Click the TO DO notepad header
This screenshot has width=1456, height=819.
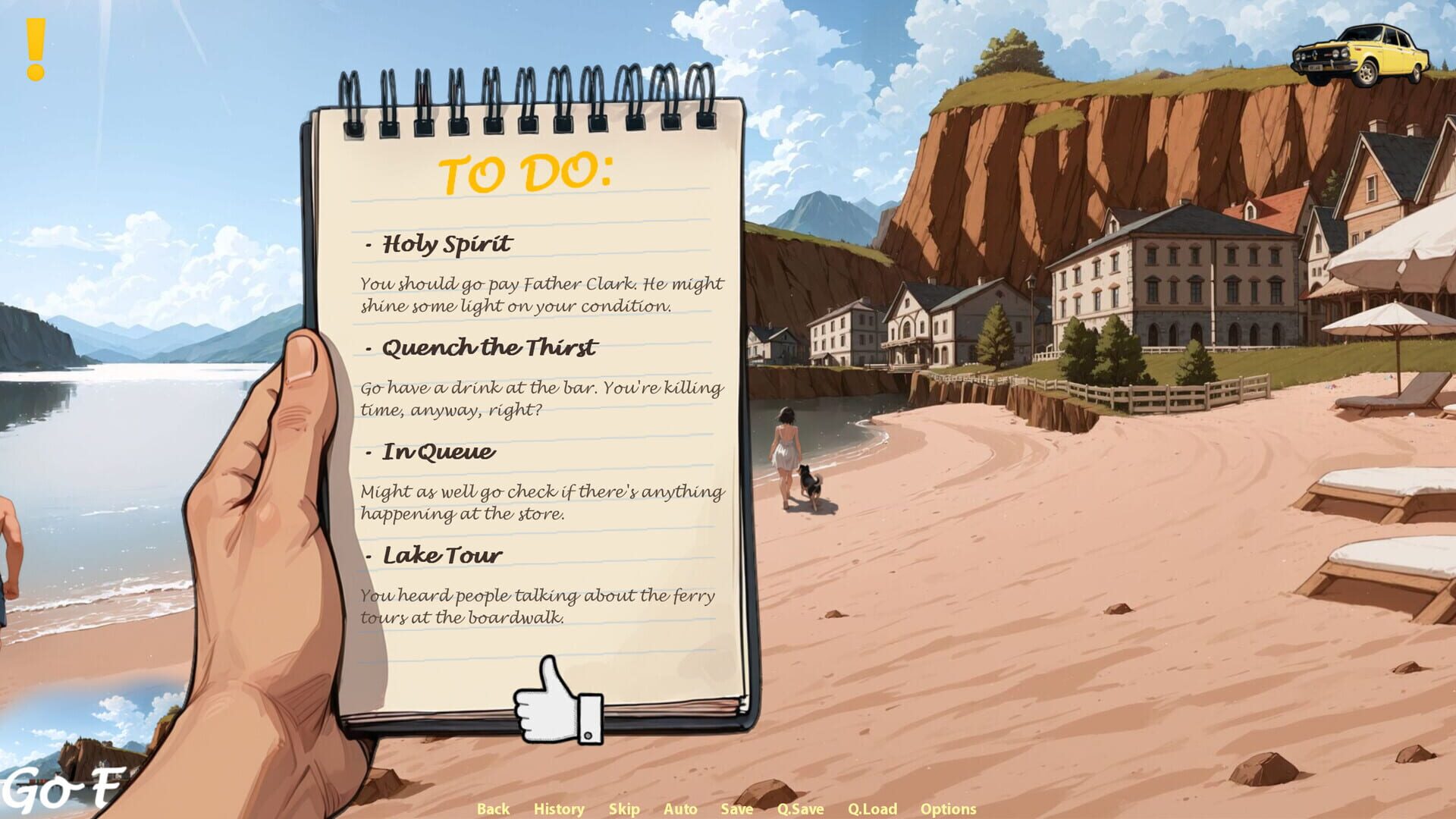[x=529, y=172]
